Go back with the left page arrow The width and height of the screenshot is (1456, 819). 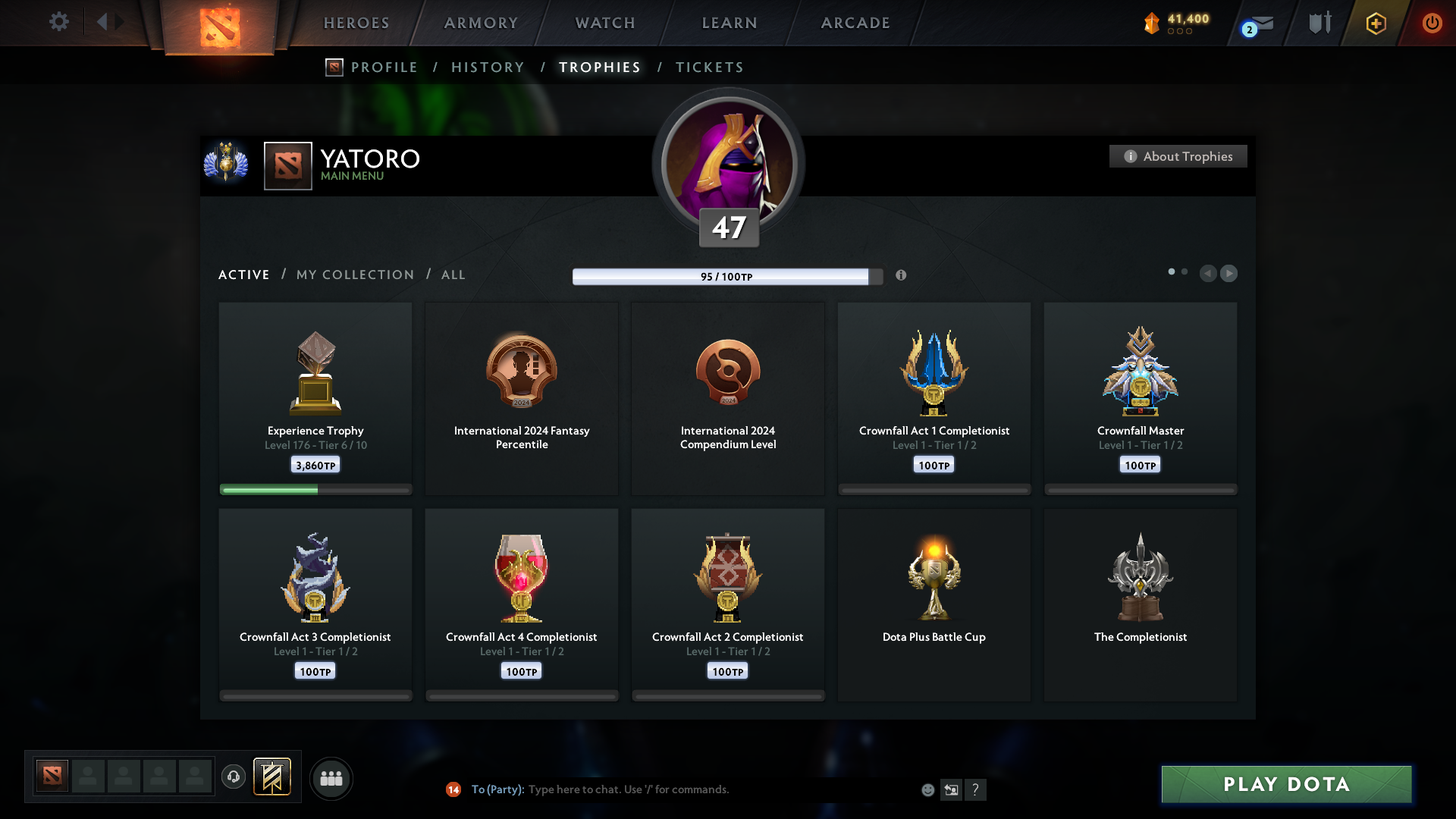[1209, 274]
